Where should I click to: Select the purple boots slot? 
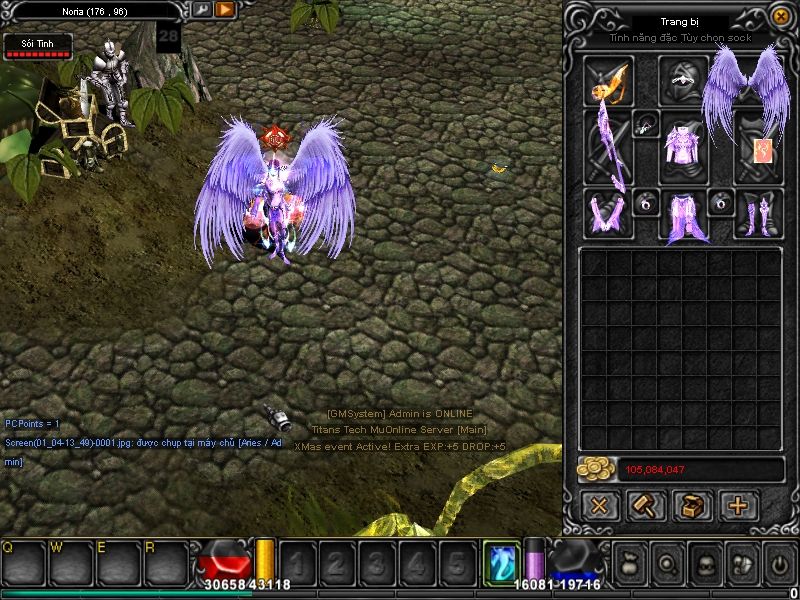pyautogui.click(x=758, y=213)
